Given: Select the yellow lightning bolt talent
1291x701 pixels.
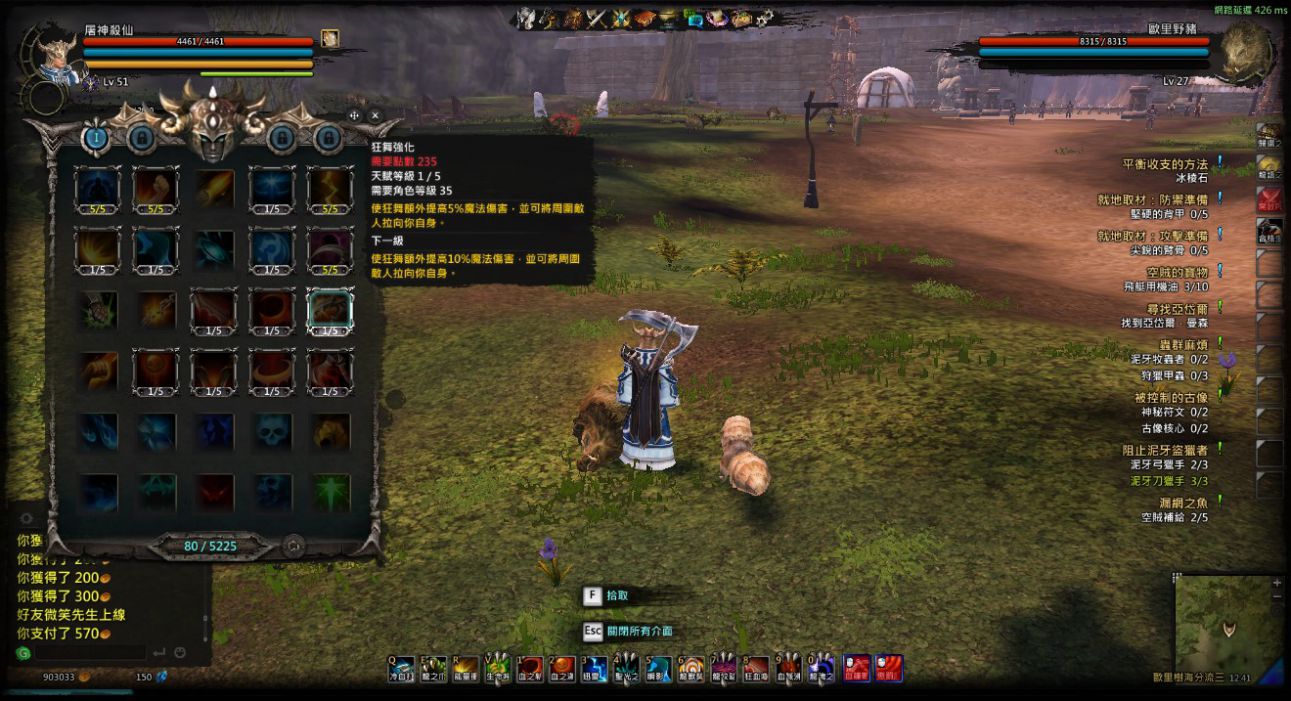Looking at the screenshot, I should tap(330, 189).
